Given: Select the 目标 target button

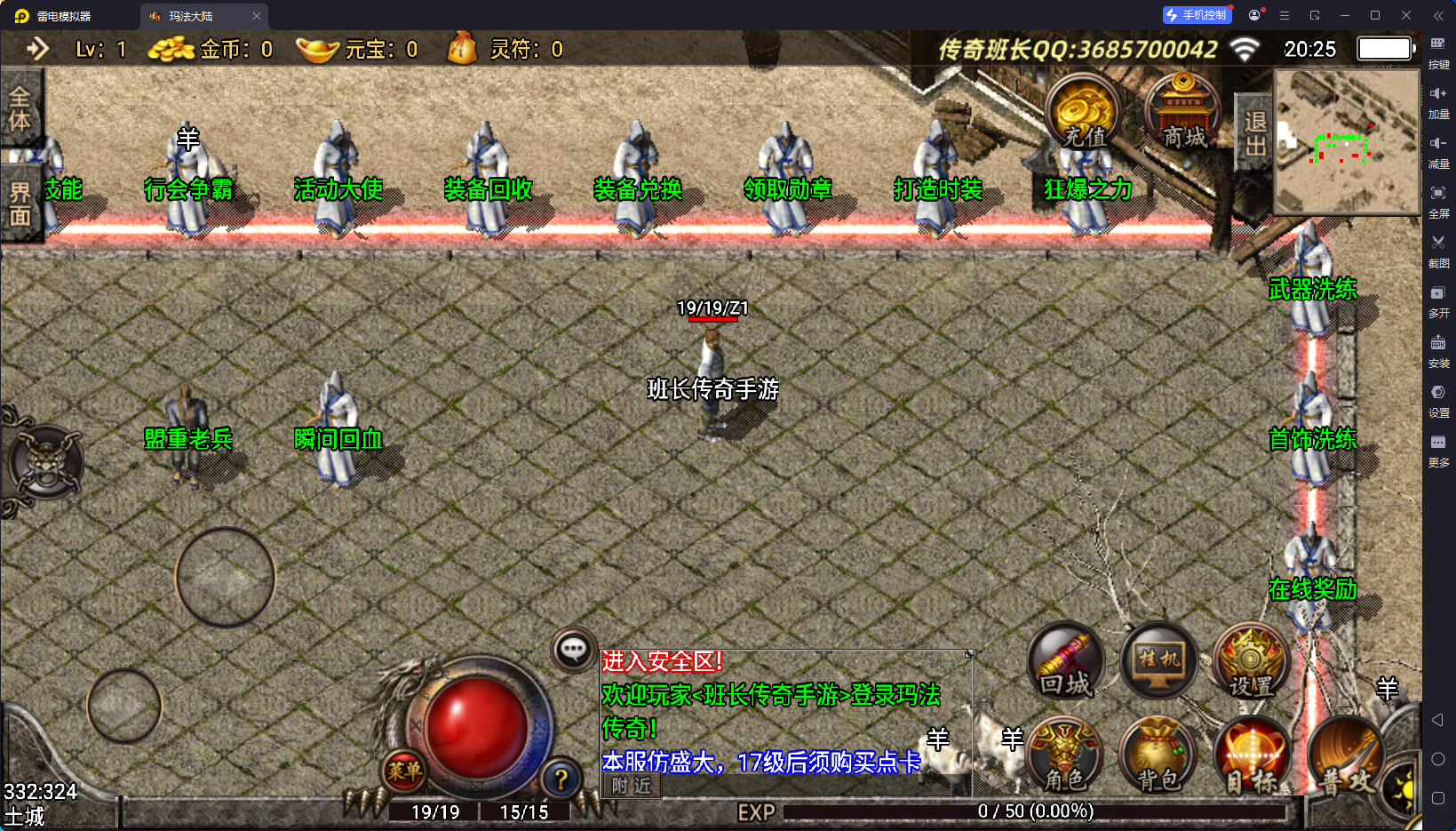Looking at the screenshot, I should coord(1251,757).
